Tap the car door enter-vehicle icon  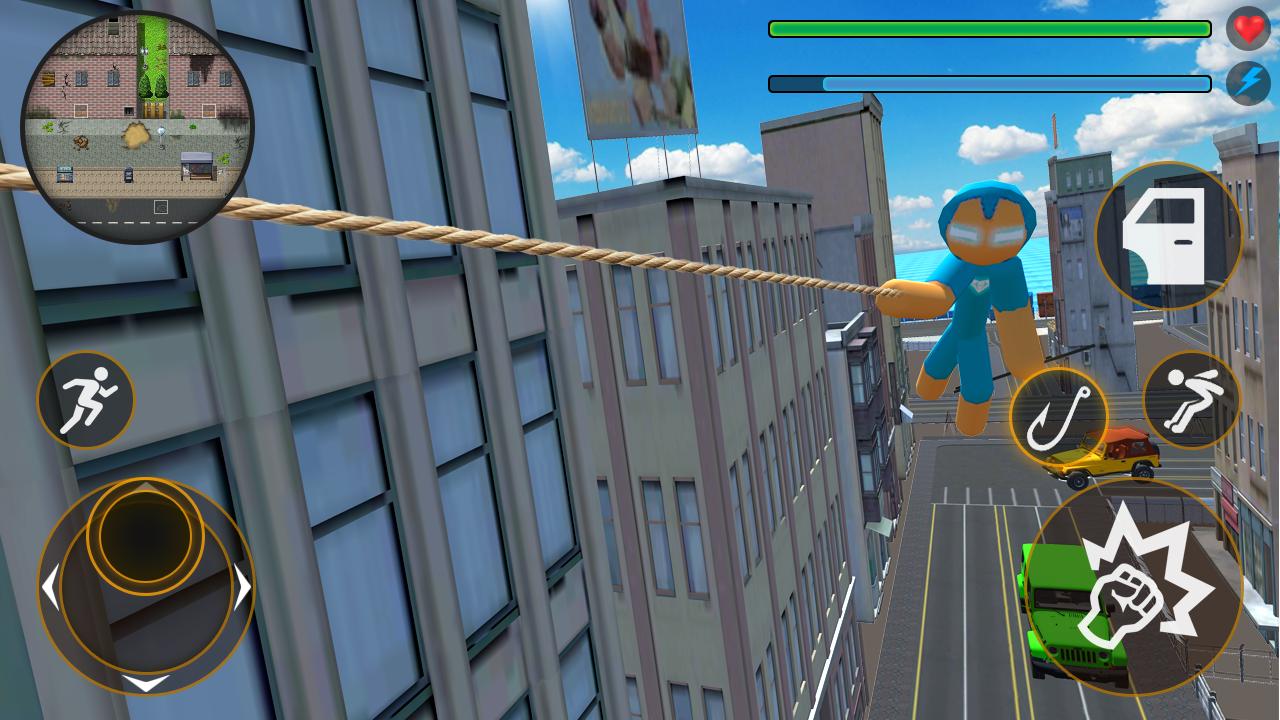(x=1170, y=237)
